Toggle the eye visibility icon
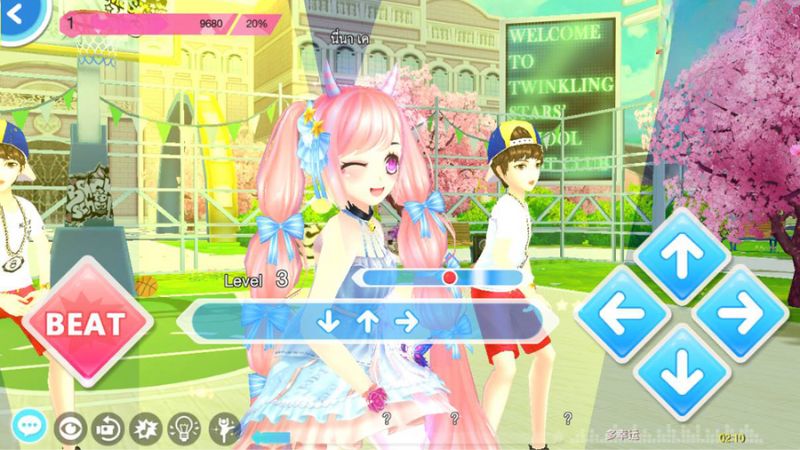 (x=69, y=428)
